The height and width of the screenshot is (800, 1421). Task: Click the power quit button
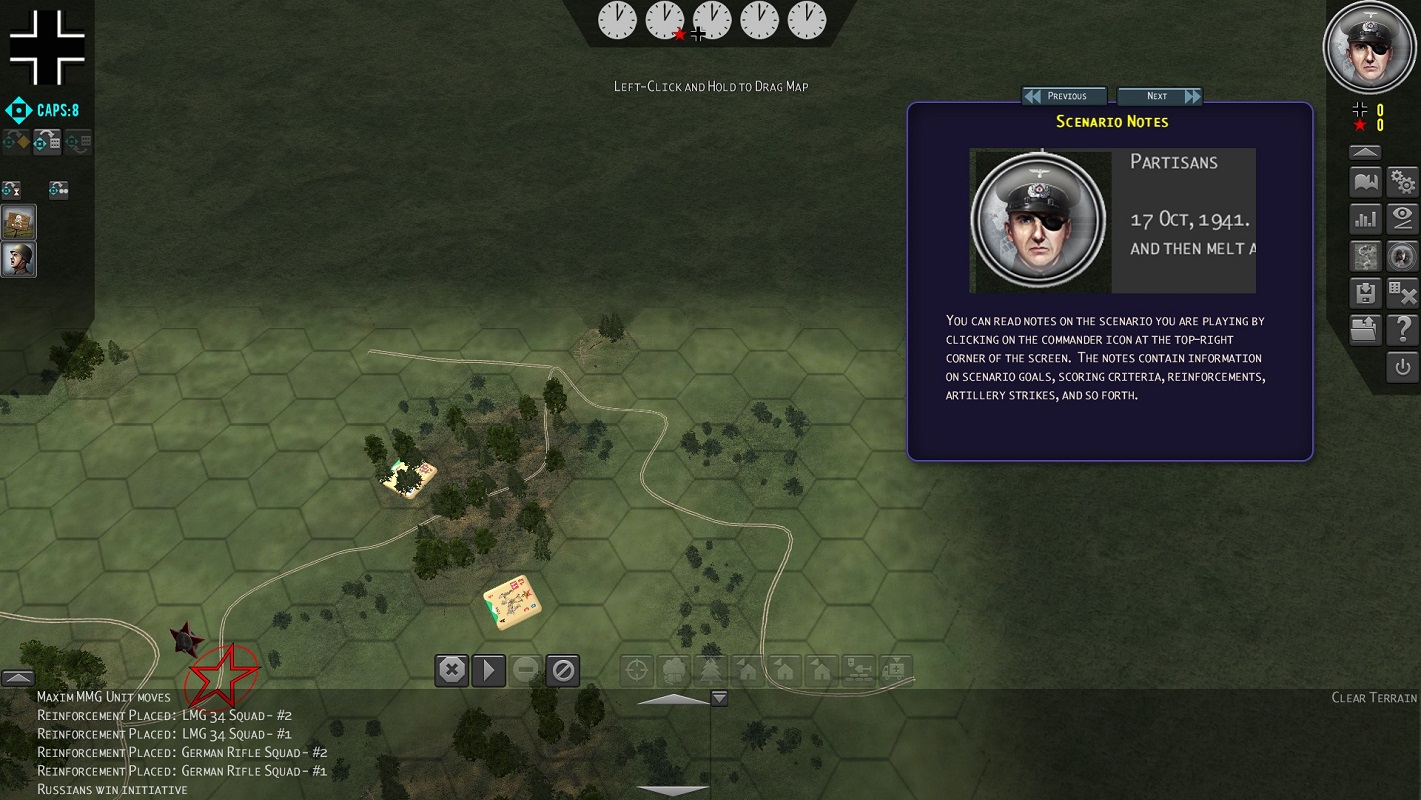[1403, 367]
